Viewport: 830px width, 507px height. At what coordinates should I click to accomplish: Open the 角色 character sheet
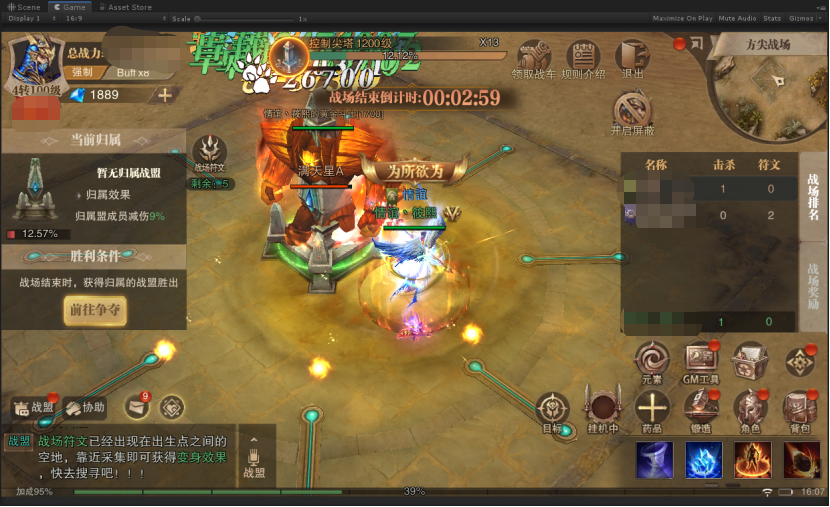[x=749, y=409]
